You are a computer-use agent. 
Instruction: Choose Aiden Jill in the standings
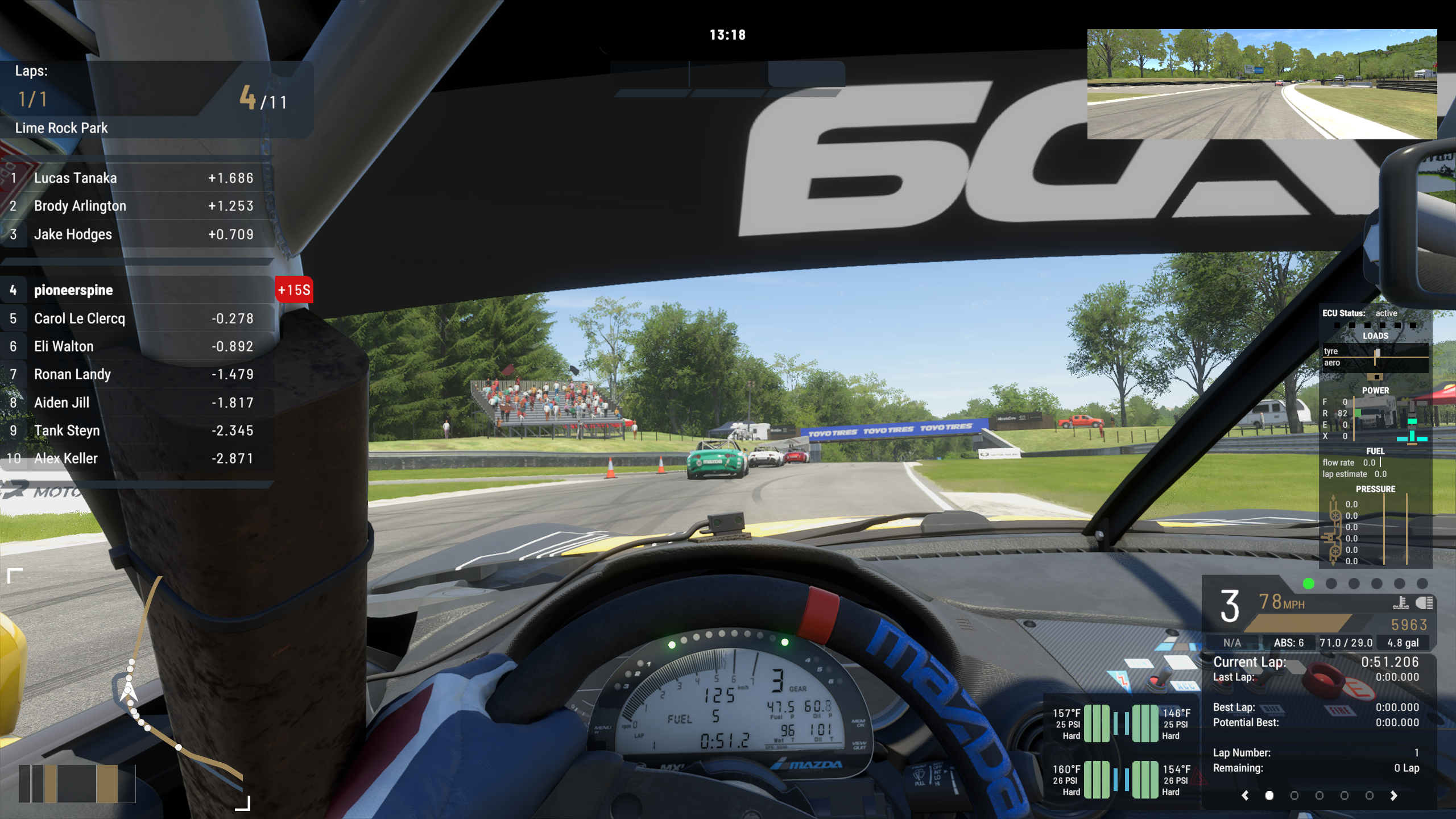click(x=136, y=403)
